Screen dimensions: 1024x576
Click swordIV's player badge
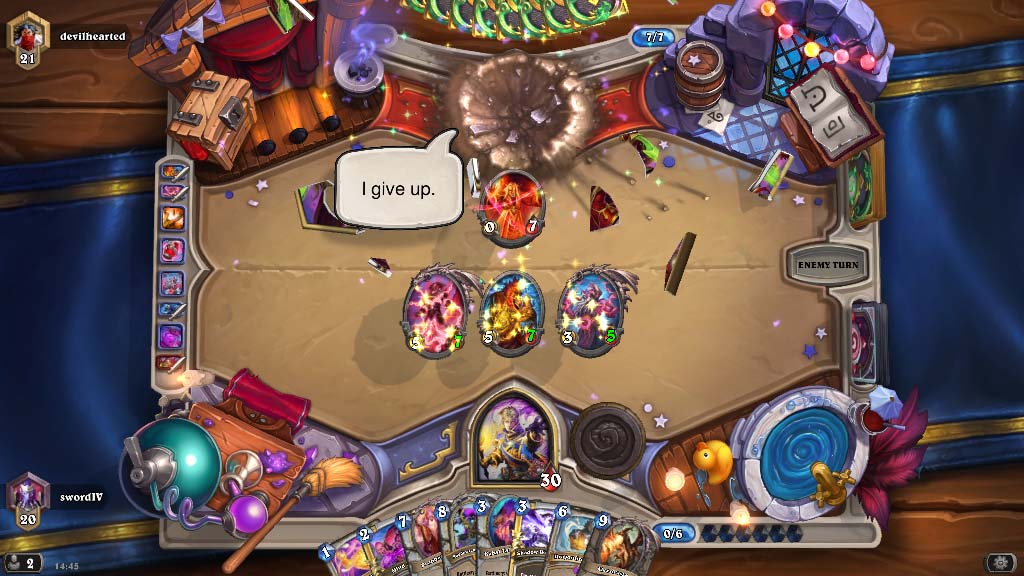[28, 495]
